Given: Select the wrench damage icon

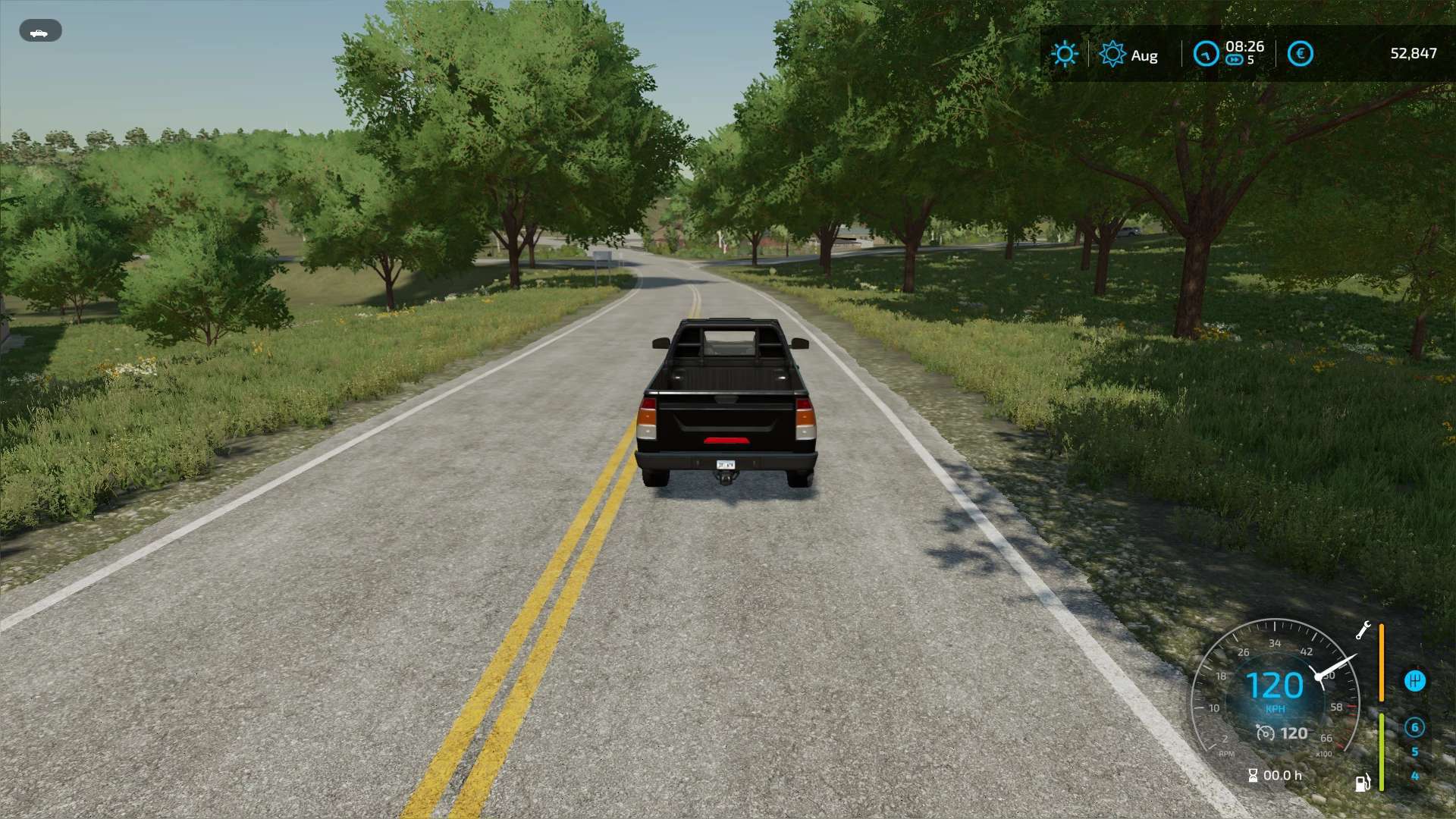Looking at the screenshot, I should (1363, 630).
